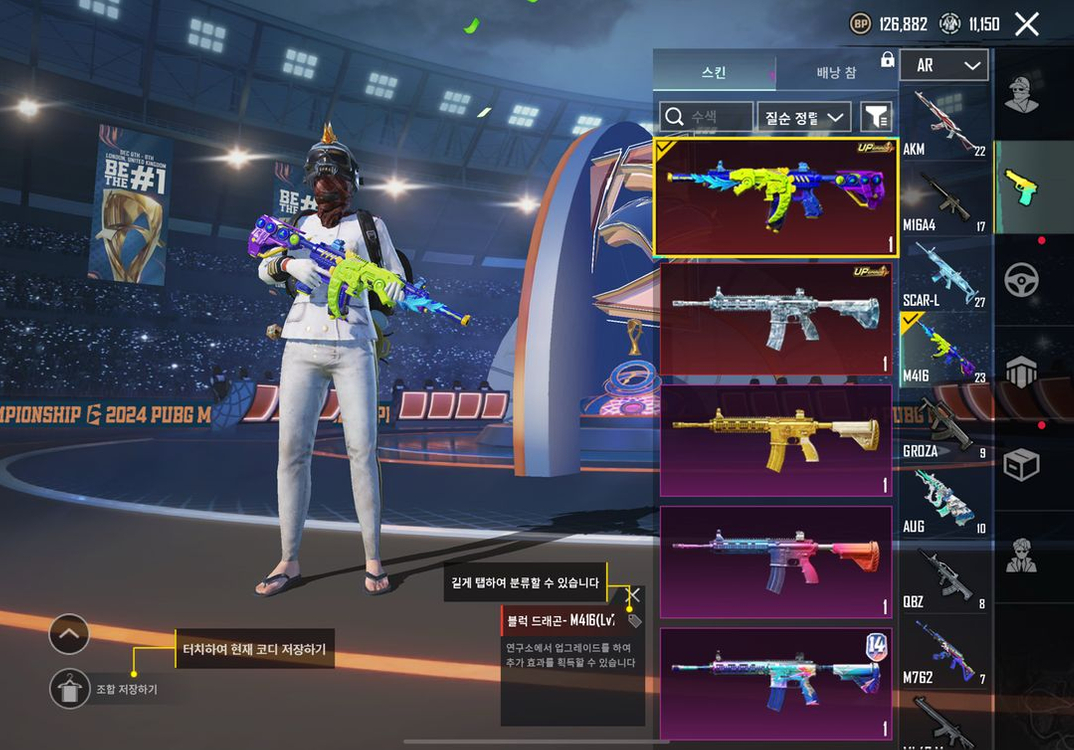Close the 블랙 드래곤 M416 tooltip
This screenshot has width=1074, height=750.
(633, 595)
